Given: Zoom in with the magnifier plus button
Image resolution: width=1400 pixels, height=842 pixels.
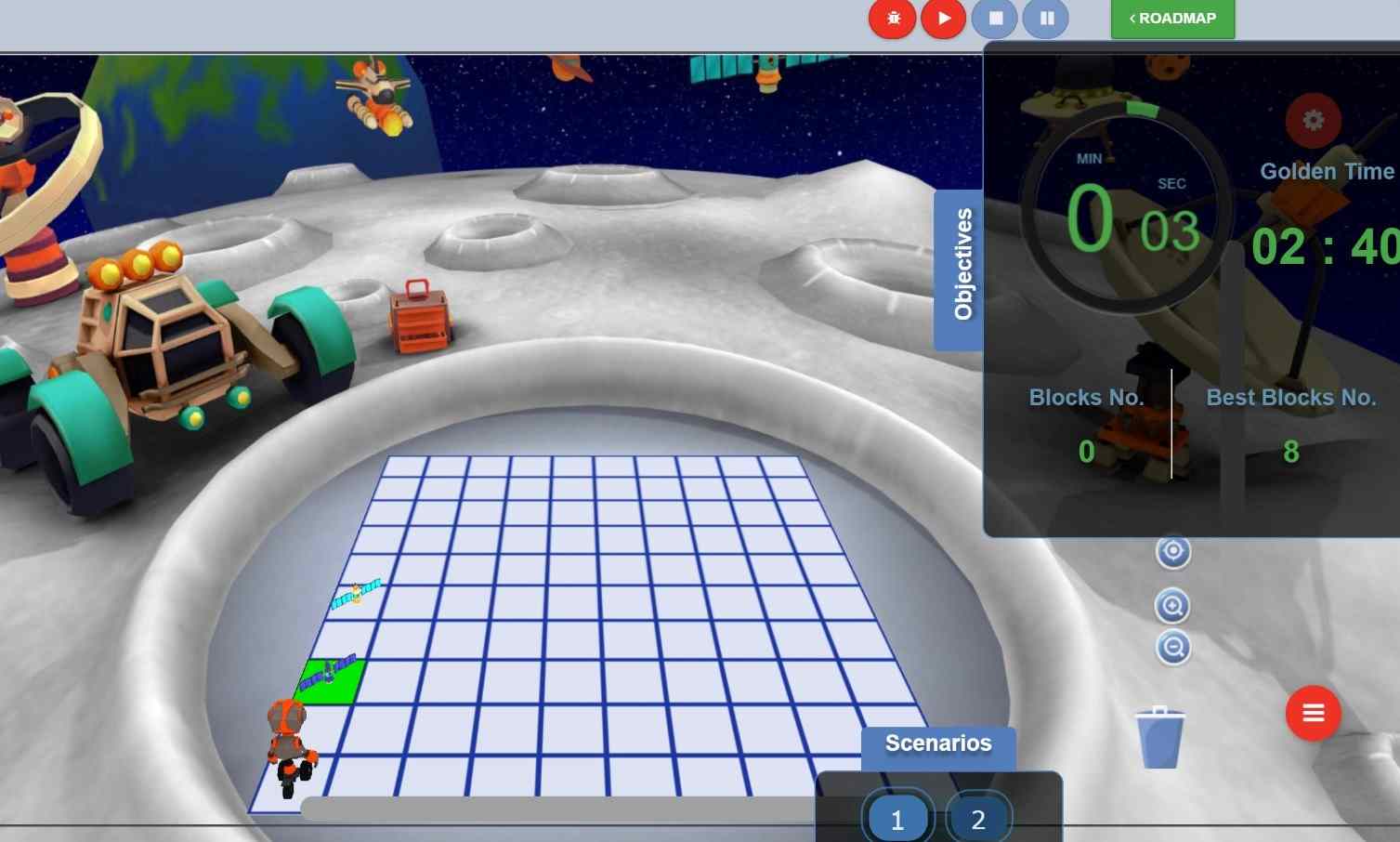Looking at the screenshot, I should pyautogui.click(x=1173, y=607).
